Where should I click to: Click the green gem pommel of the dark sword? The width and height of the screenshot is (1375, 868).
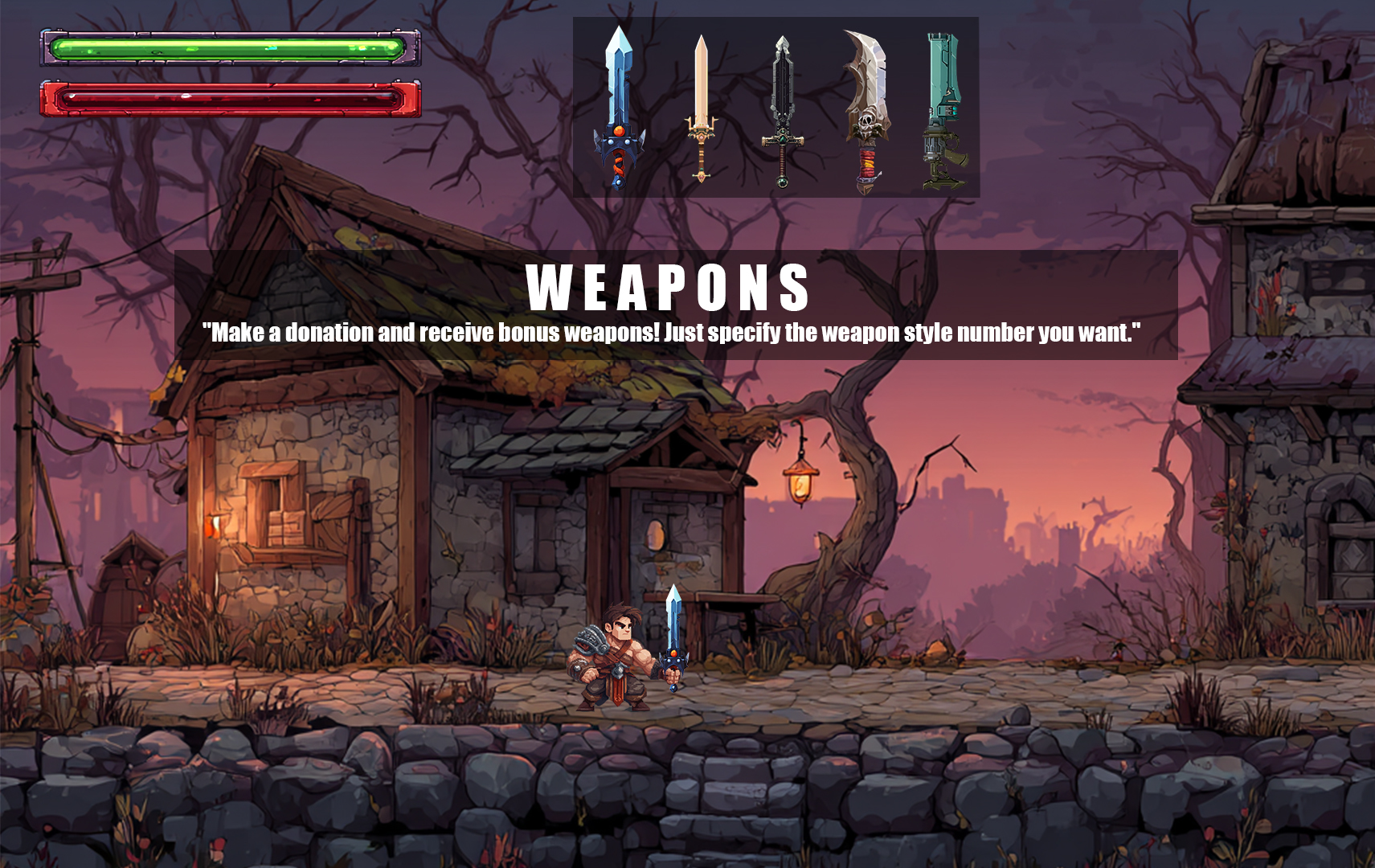pyautogui.click(x=781, y=182)
